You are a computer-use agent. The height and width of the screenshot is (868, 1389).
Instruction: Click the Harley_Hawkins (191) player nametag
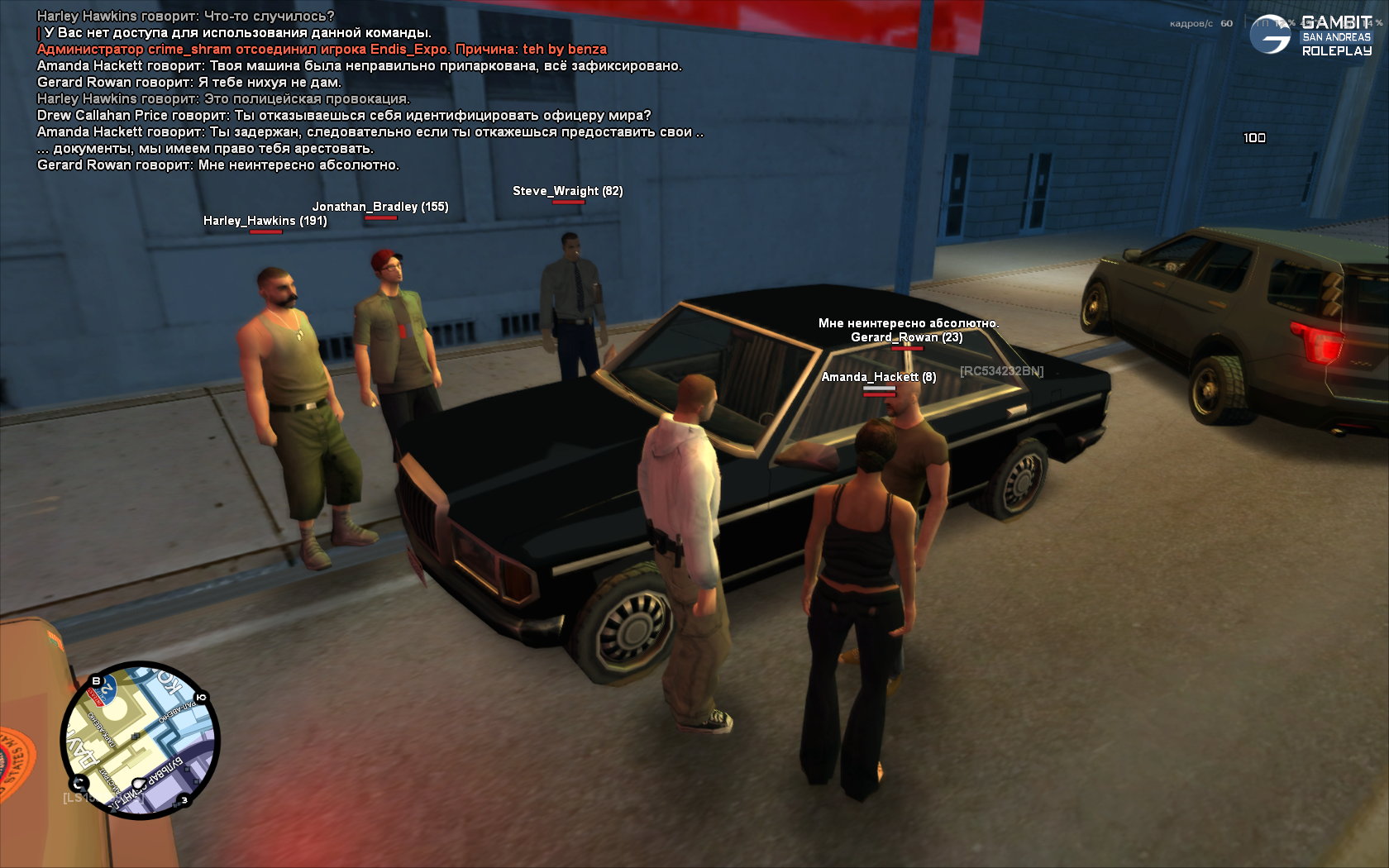click(x=265, y=221)
